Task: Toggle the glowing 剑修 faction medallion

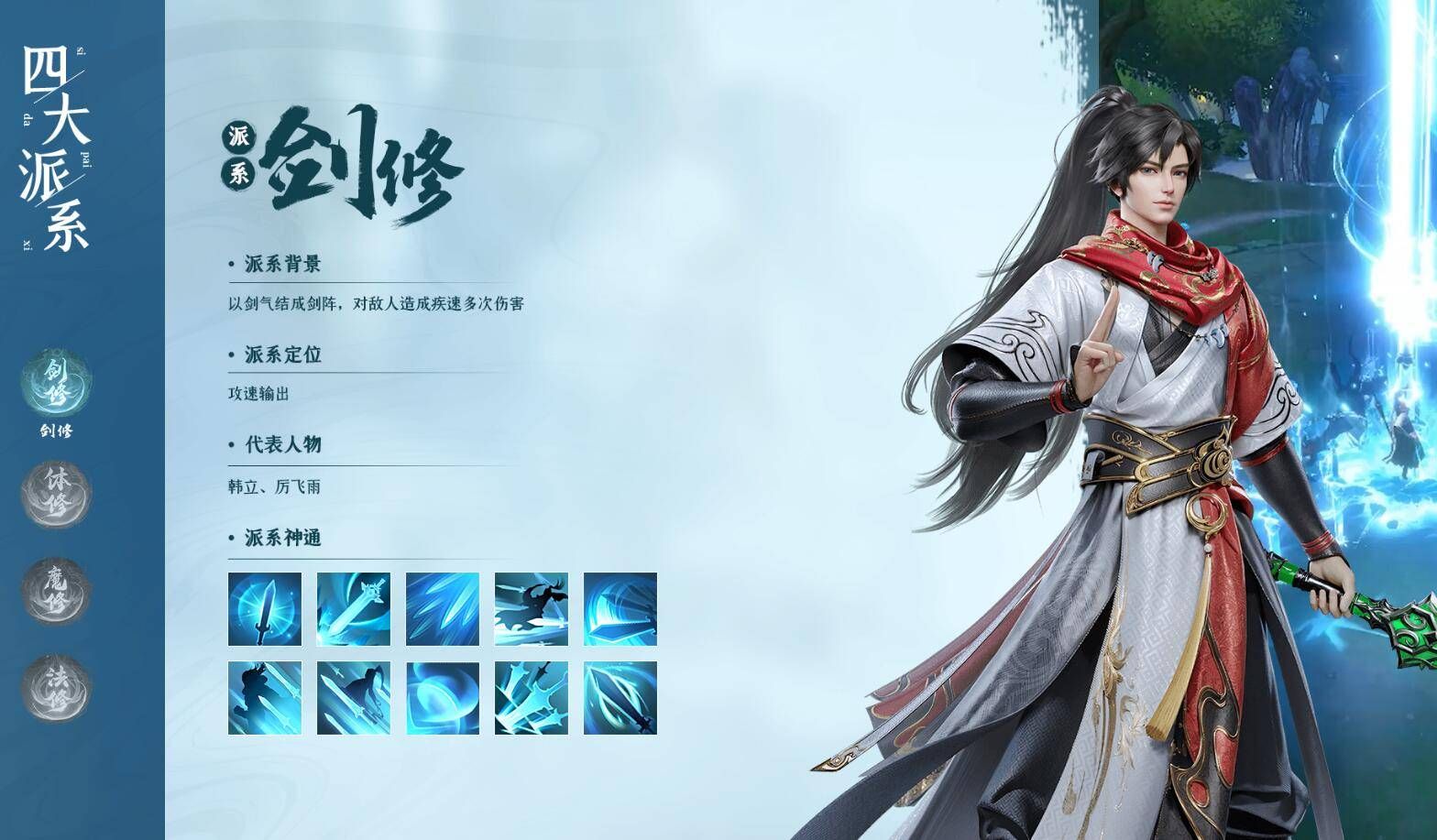Action: (x=57, y=385)
